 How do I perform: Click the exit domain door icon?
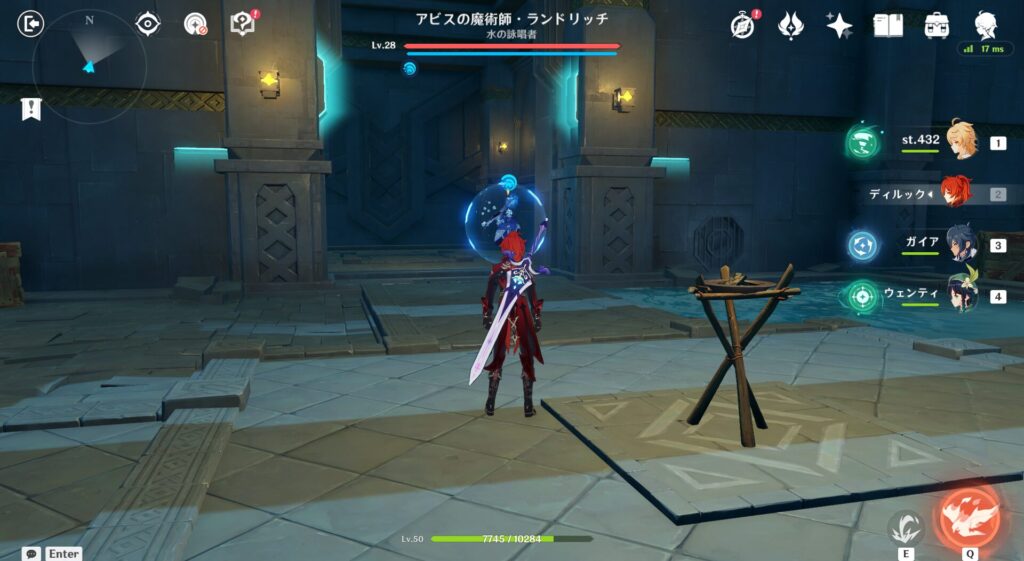(x=31, y=24)
